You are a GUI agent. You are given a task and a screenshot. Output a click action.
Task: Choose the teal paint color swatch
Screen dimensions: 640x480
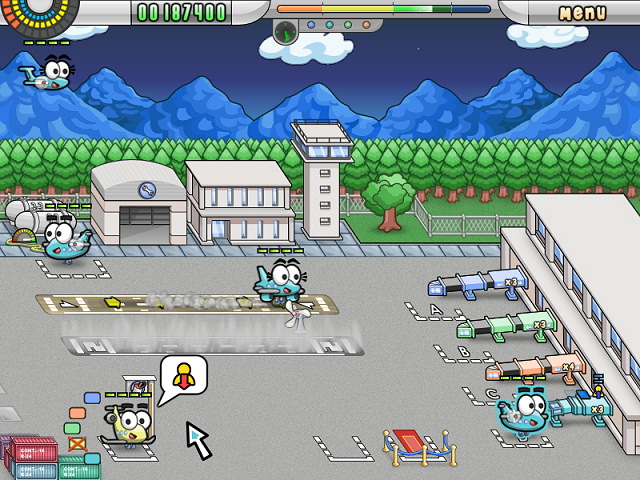[92, 458]
